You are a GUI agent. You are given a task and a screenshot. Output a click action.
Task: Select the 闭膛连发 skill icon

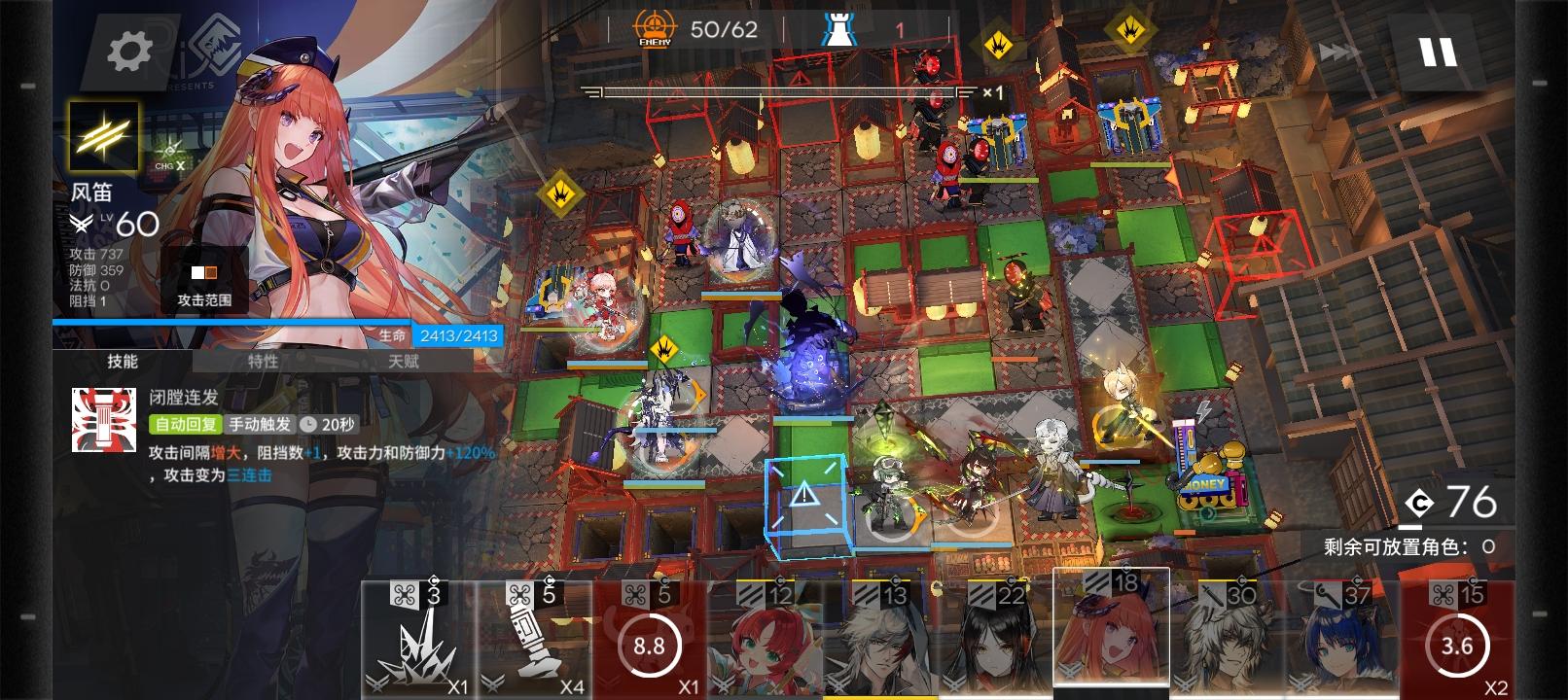pyautogui.click(x=102, y=420)
